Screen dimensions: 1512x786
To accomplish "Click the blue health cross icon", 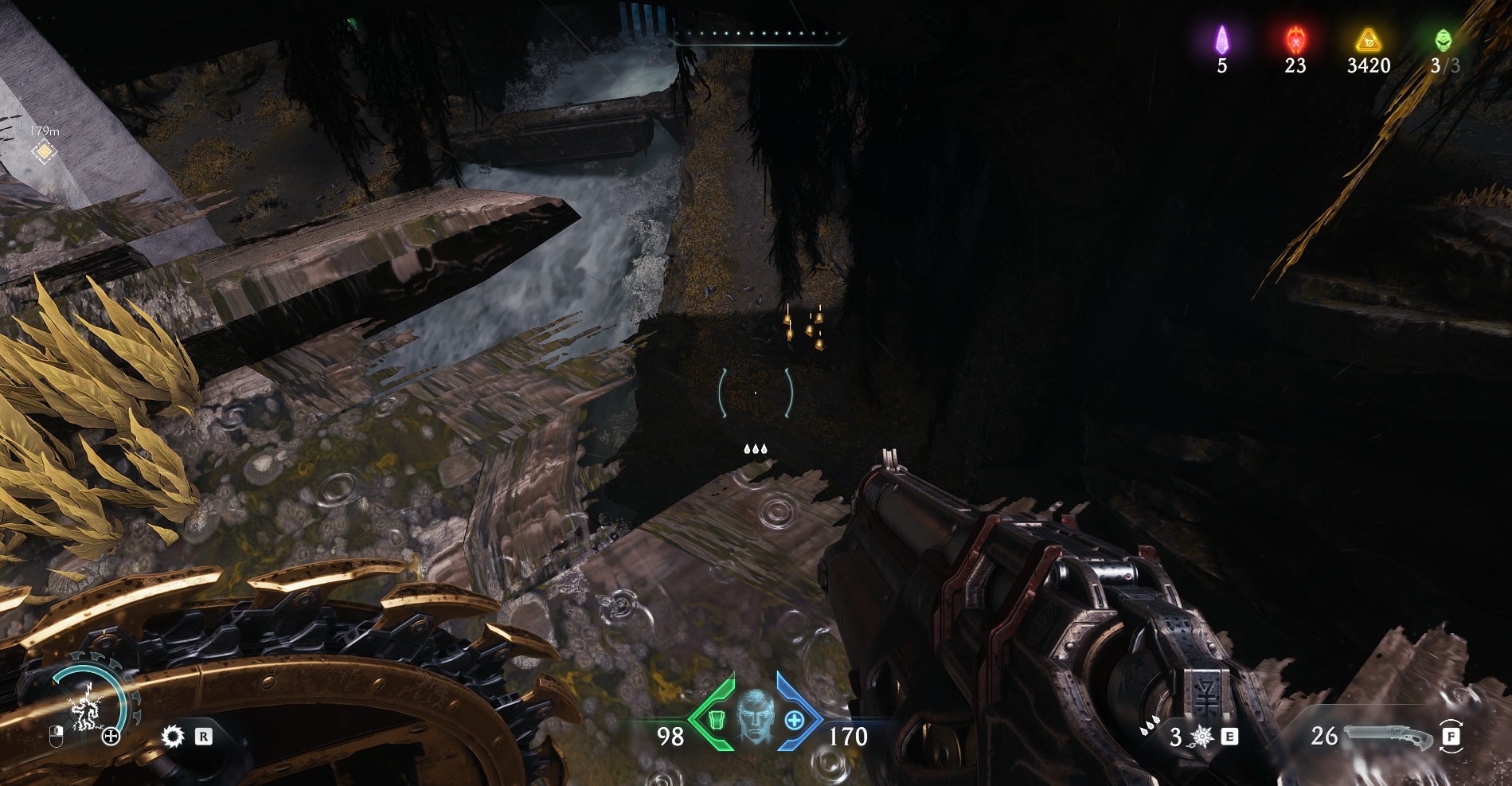I will (794, 721).
